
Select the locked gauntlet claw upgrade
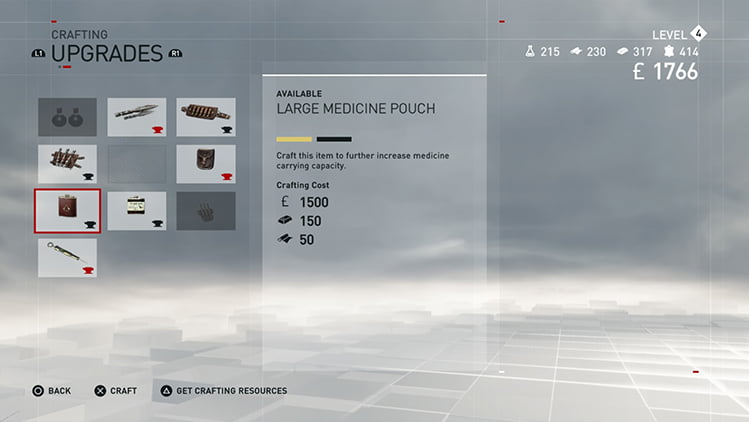tap(206, 211)
